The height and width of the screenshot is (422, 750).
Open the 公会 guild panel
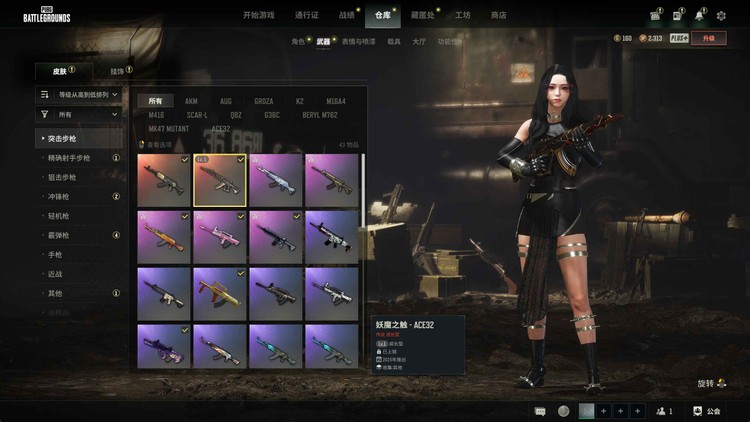click(x=713, y=411)
